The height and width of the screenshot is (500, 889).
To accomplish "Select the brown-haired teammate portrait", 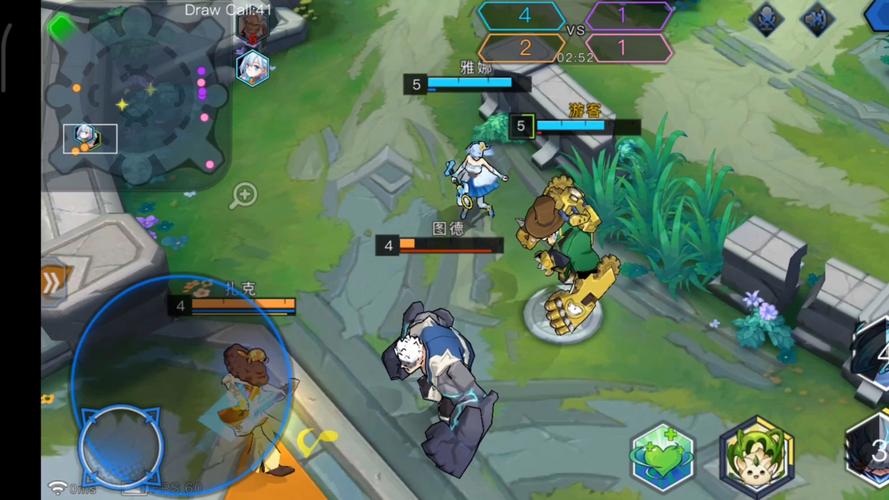I will pyautogui.click(x=251, y=25).
